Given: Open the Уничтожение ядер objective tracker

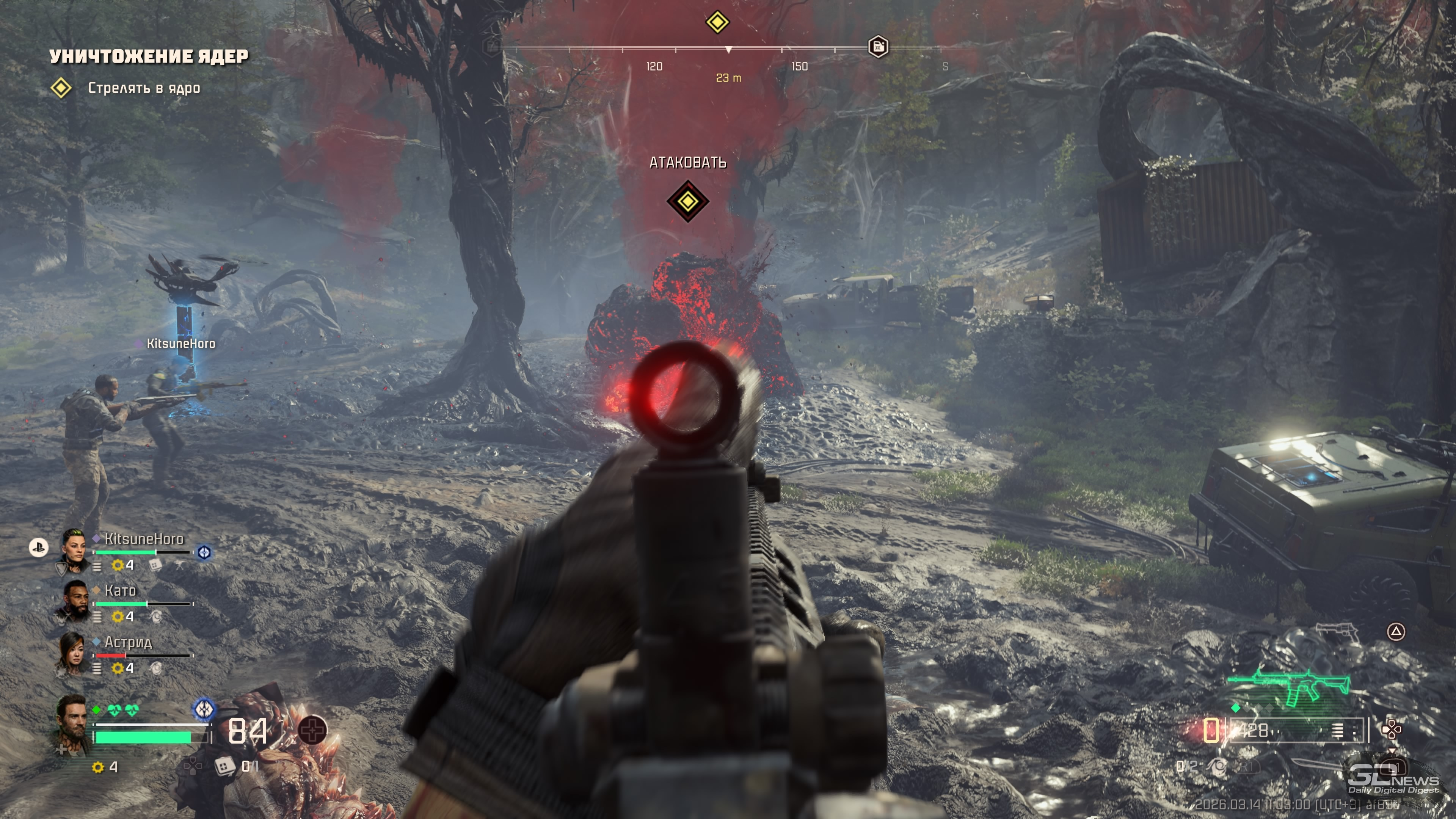Looking at the screenshot, I should point(149,56).
